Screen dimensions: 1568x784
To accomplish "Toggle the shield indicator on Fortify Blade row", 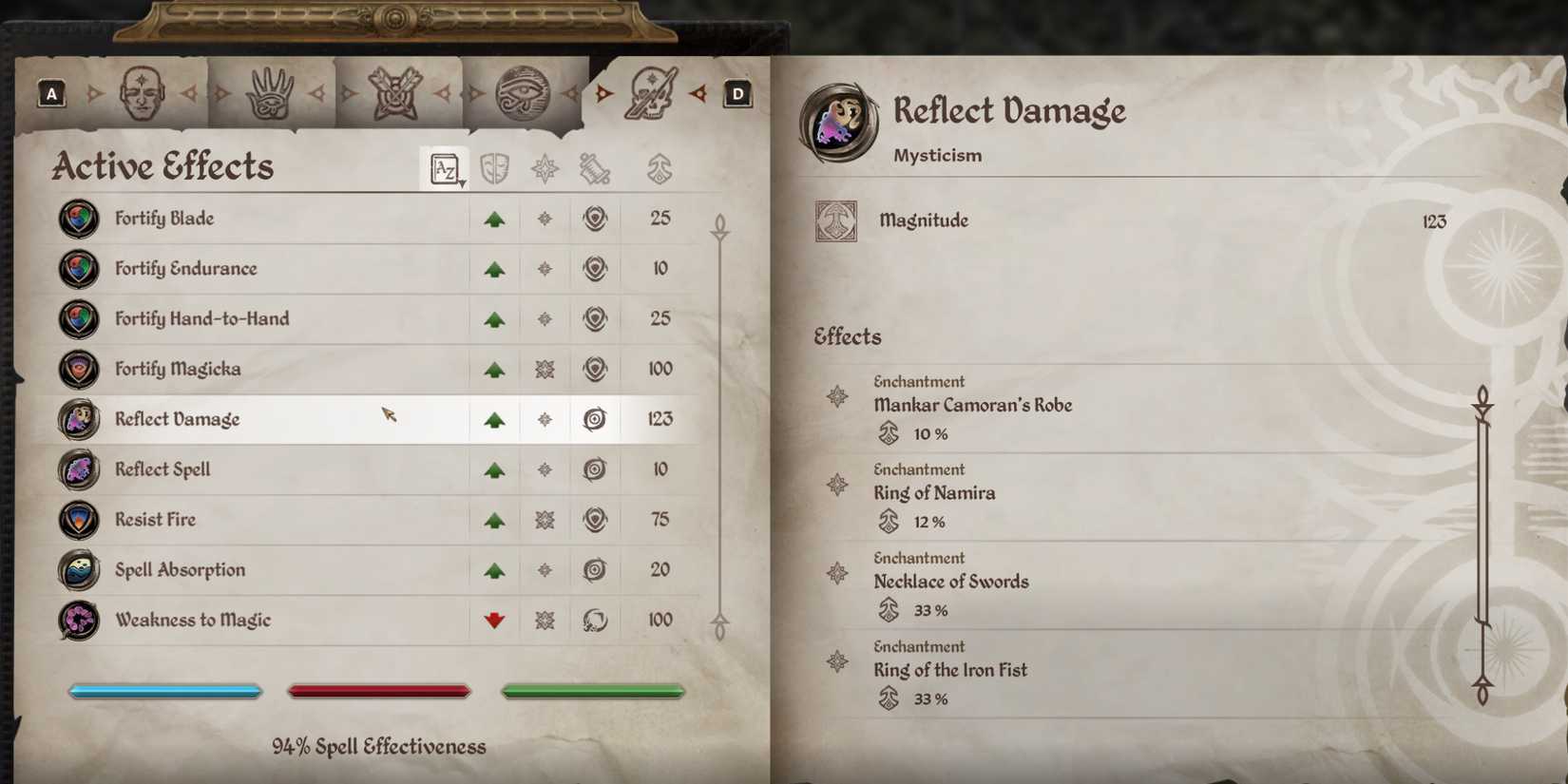I will (594, 218).
